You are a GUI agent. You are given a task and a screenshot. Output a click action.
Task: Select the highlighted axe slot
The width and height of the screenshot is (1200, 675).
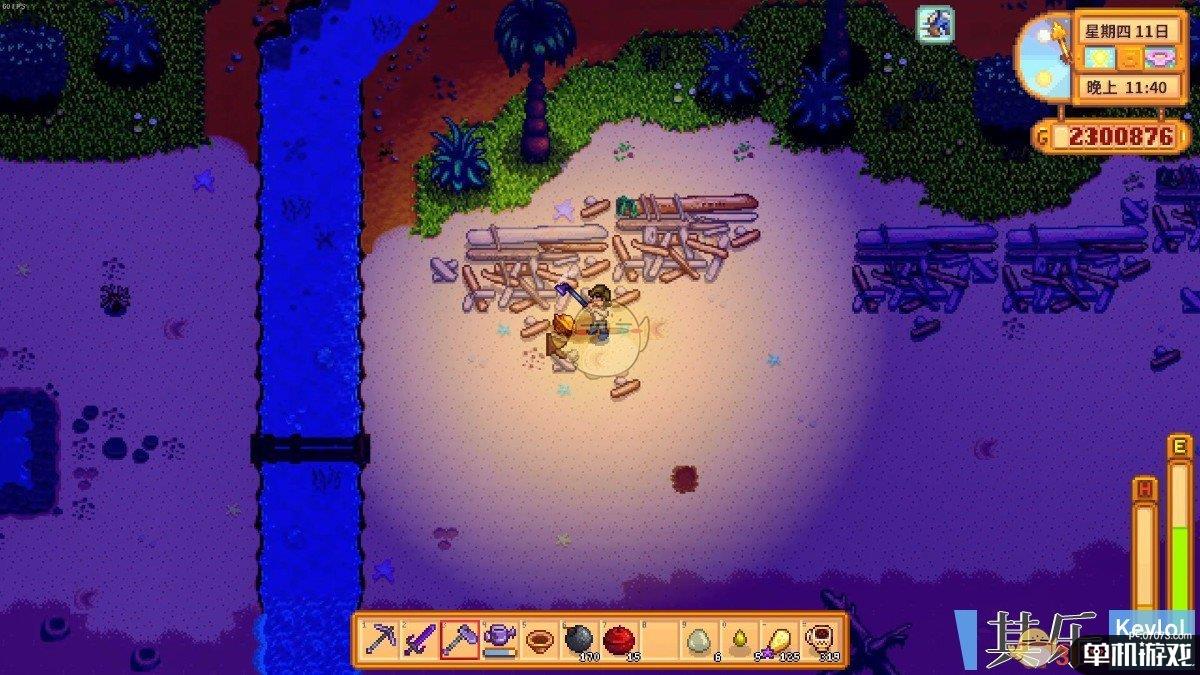coord(459,639)
